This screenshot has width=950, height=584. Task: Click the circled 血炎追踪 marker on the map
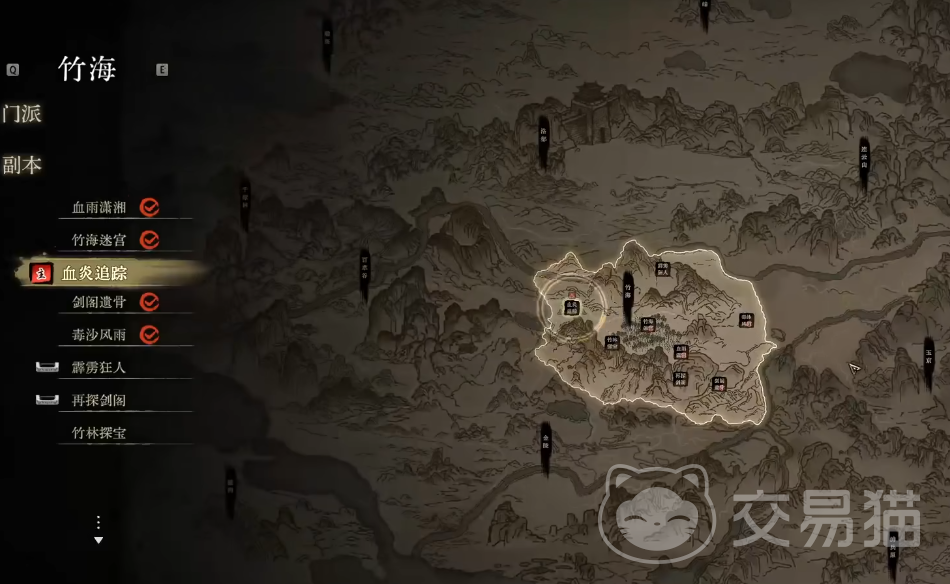[572, 308]
